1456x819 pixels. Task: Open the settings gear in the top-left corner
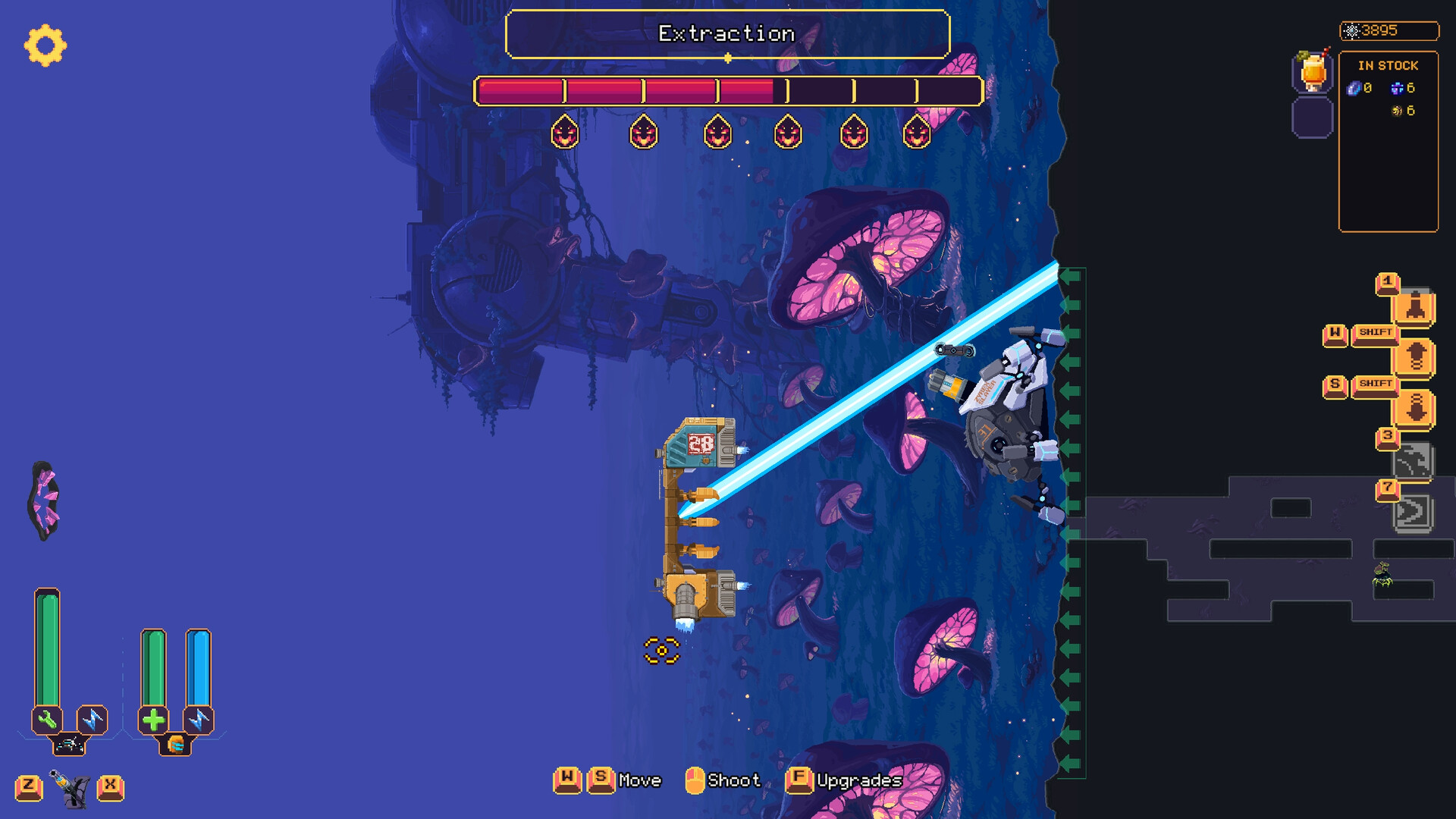coord(45,47)
